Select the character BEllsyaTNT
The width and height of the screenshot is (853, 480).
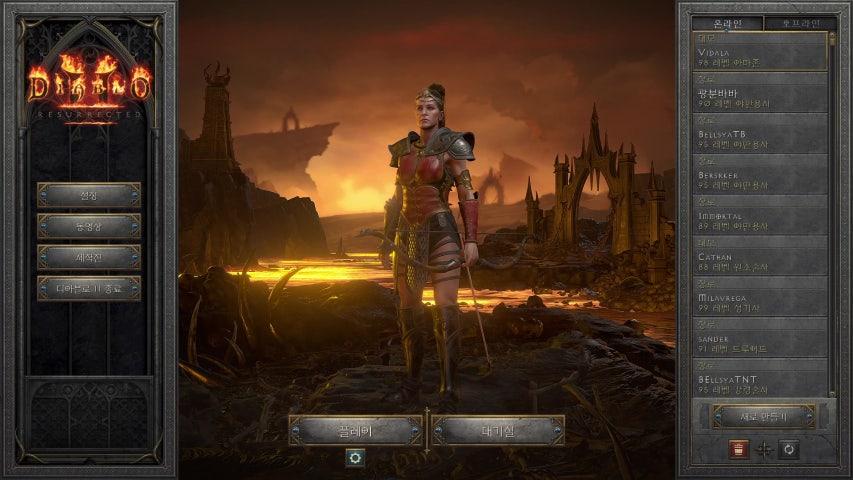tap(762, 382)
